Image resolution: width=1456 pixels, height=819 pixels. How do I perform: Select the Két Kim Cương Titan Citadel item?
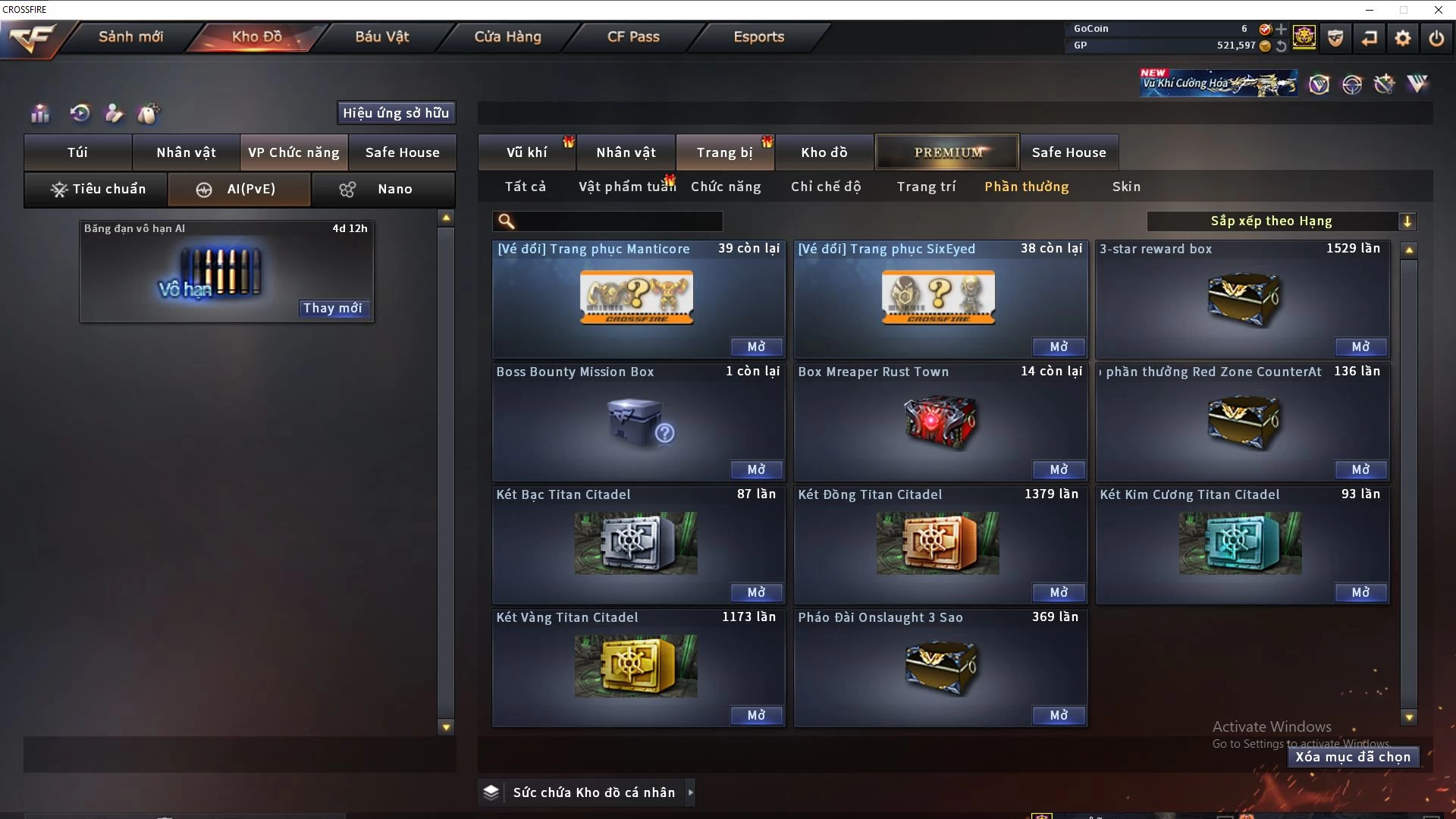pyautogui.click(x=1241, y=543)
